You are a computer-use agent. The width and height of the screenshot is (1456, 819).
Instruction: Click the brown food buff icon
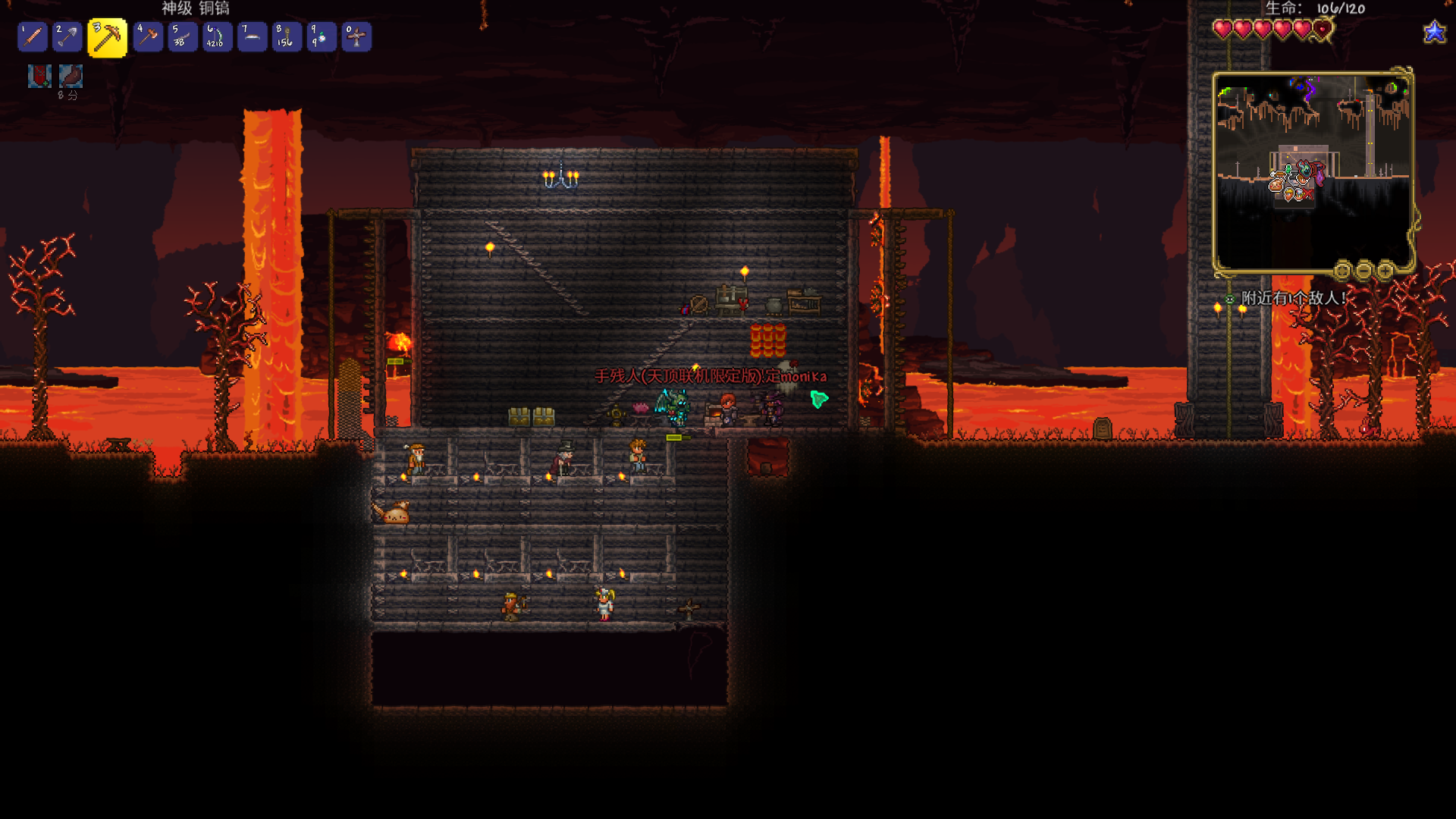[x=71, y=76]
